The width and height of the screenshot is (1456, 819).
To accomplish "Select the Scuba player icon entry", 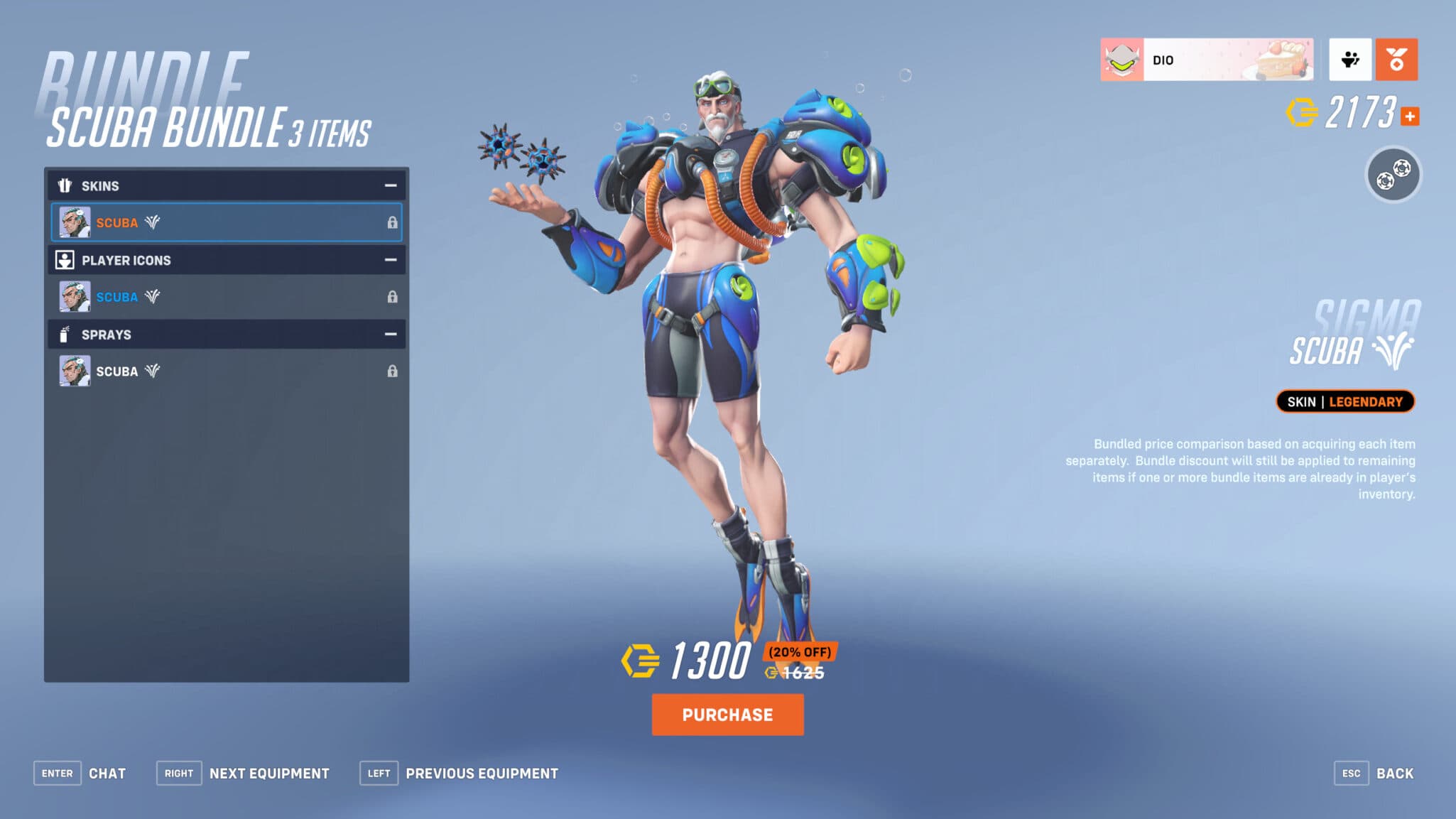I will tap(213, 296).
